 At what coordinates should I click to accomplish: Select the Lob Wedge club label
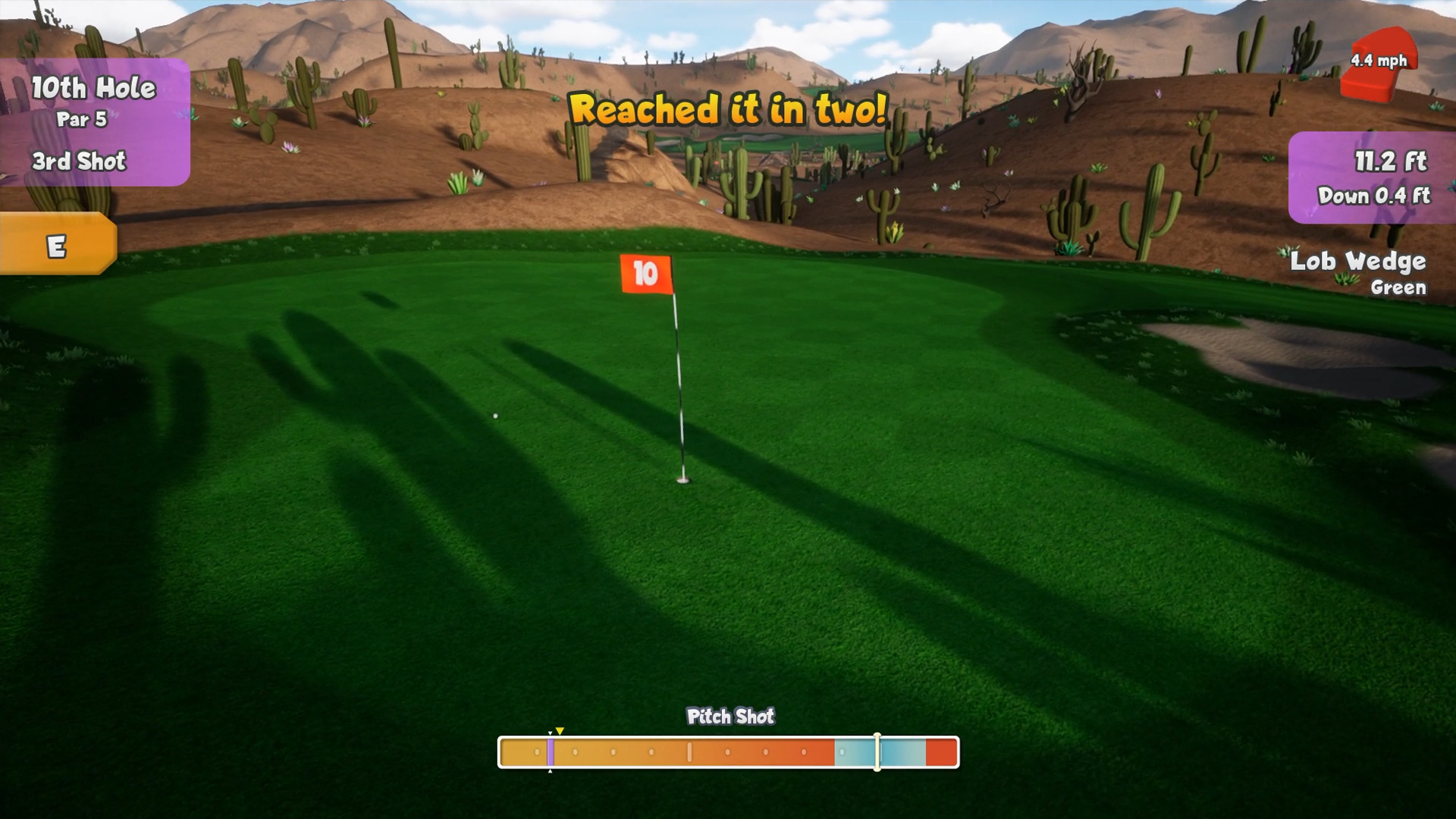(1360, 261)
